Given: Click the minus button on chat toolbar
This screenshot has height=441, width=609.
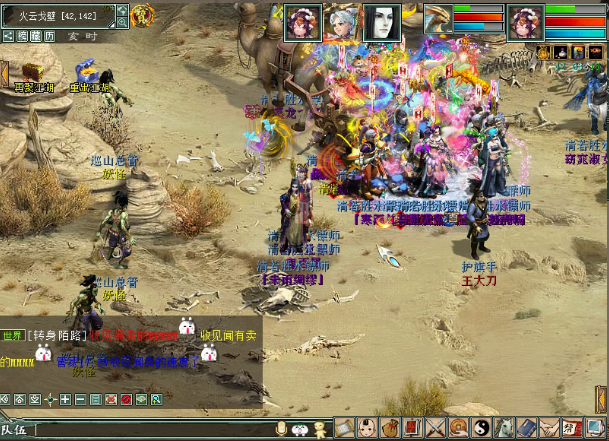Looking at the screenshot, I should tap(81, 400).
